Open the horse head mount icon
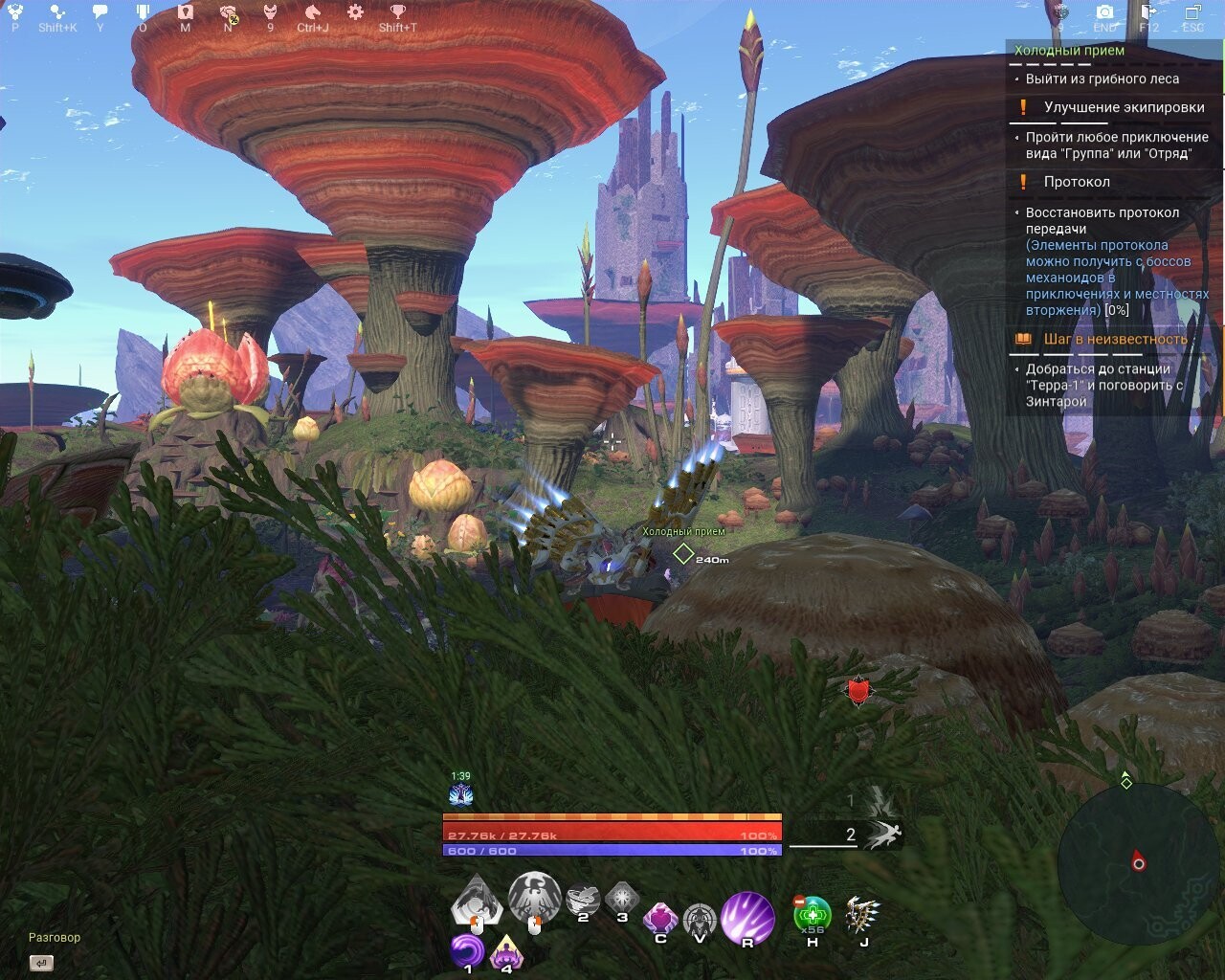Screen dimensions: 1225x980 point(312,12)
